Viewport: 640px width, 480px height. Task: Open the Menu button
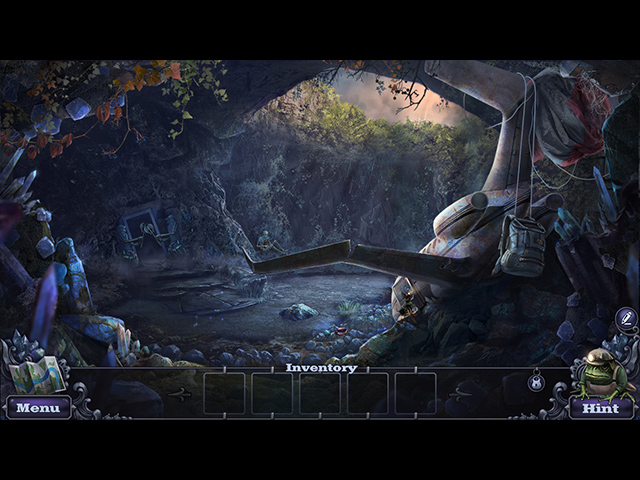38,408
